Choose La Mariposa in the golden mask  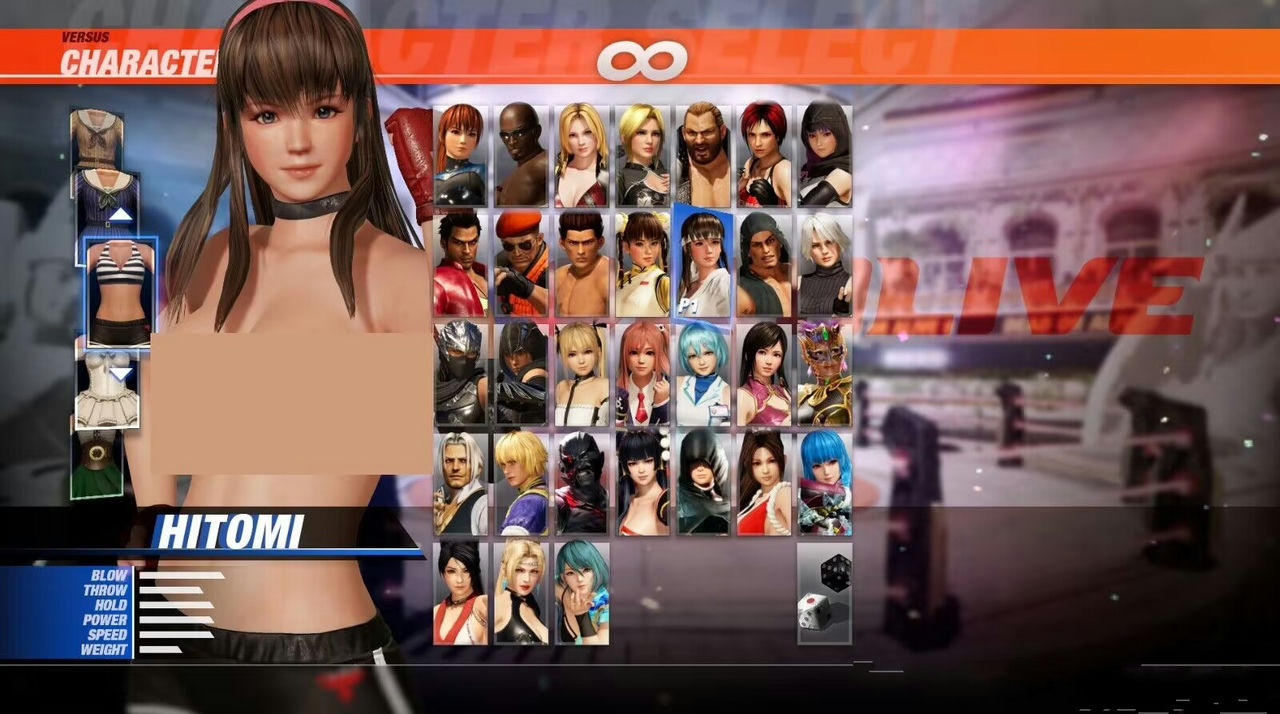tap(825, 374)
